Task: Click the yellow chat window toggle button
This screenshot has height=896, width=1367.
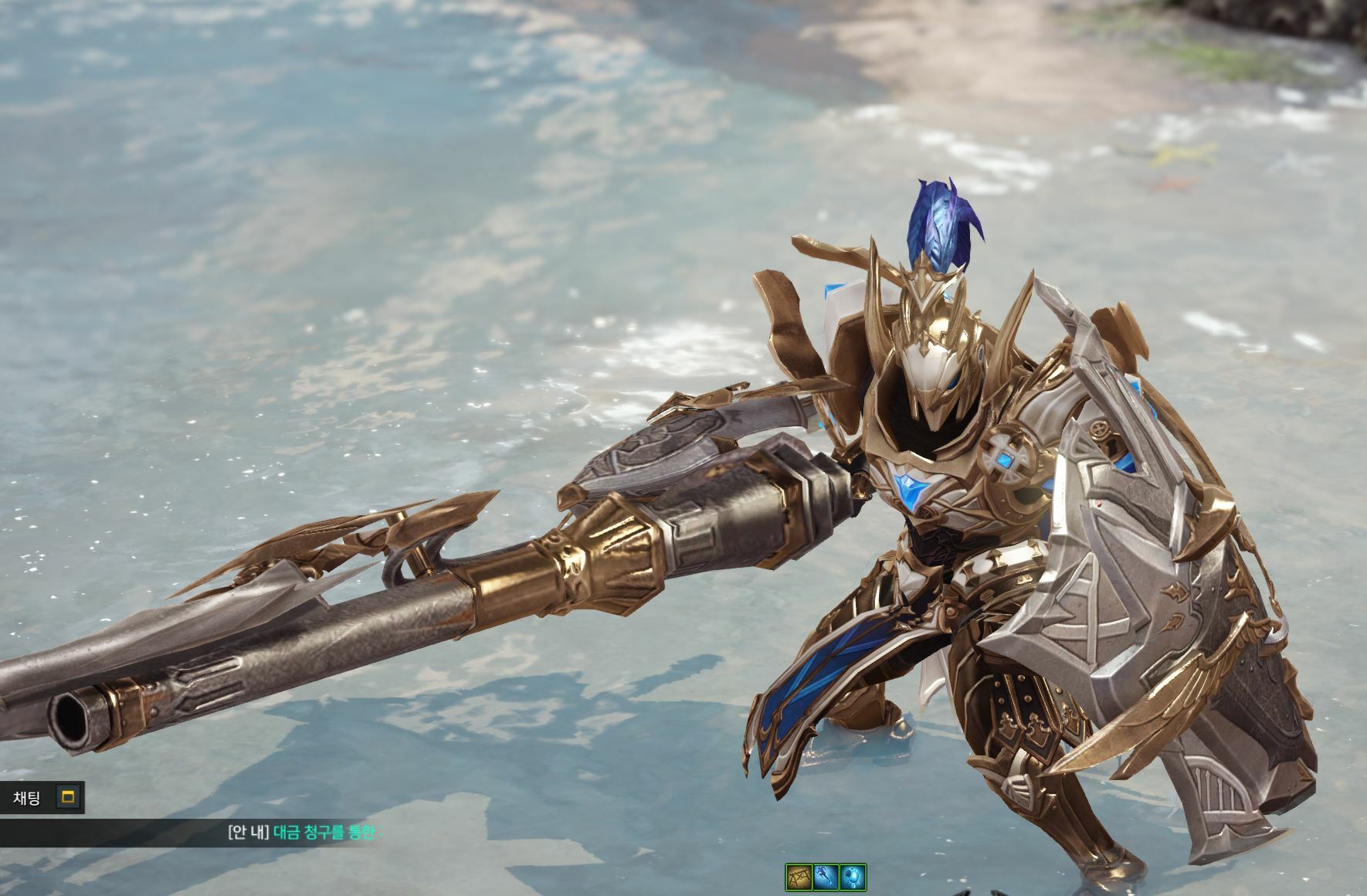Action: click(x=68, y=798)
